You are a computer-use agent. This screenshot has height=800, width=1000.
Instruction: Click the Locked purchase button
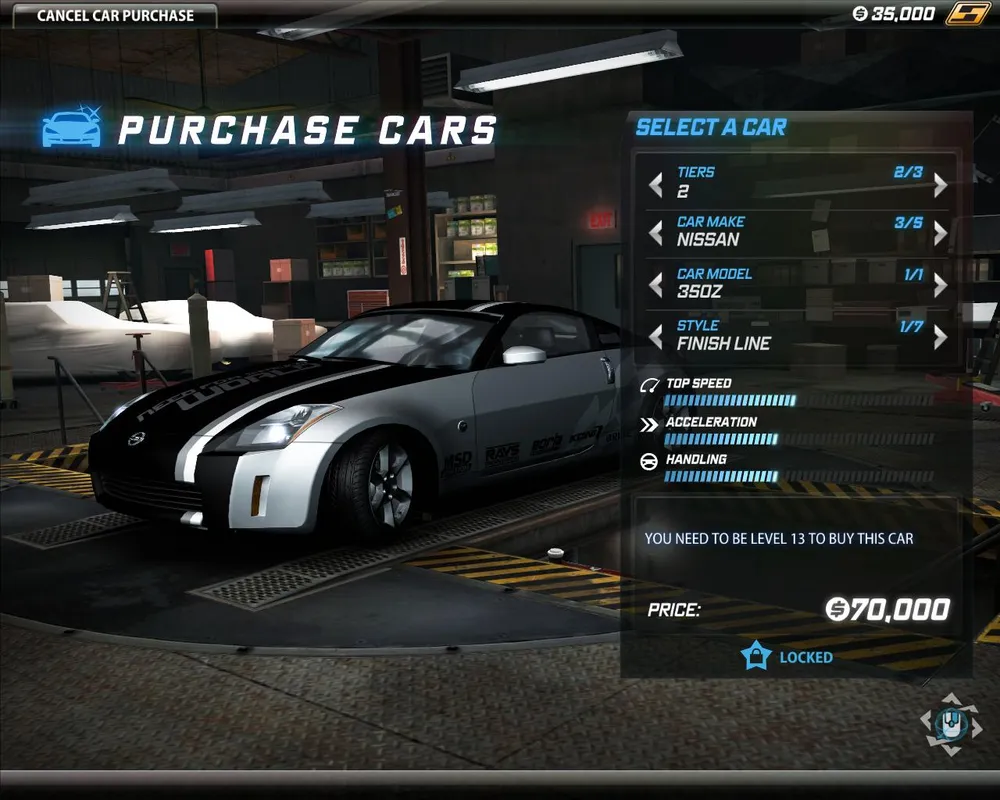click(x=787, y=657)
